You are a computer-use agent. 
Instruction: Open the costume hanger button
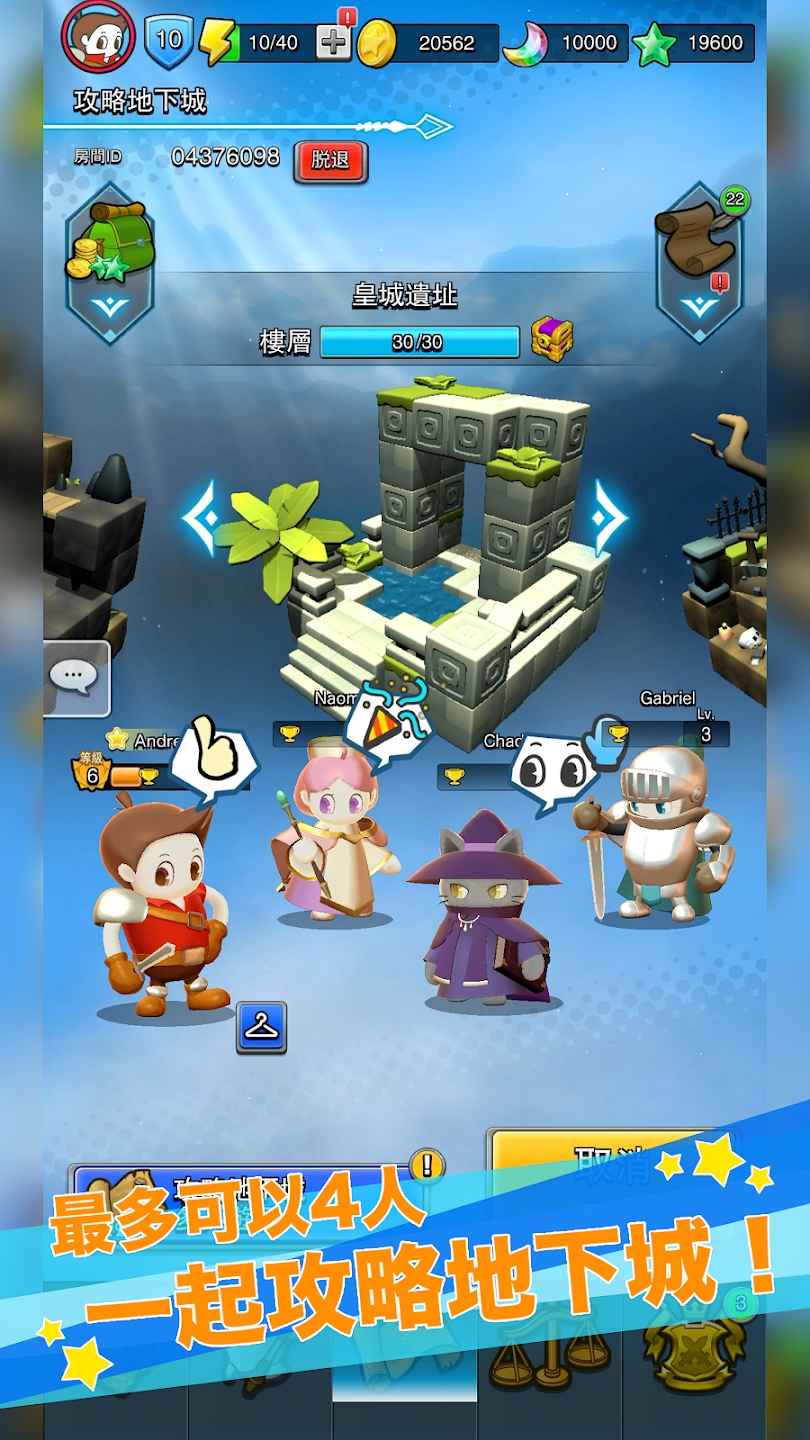[x=262, y=1027]
